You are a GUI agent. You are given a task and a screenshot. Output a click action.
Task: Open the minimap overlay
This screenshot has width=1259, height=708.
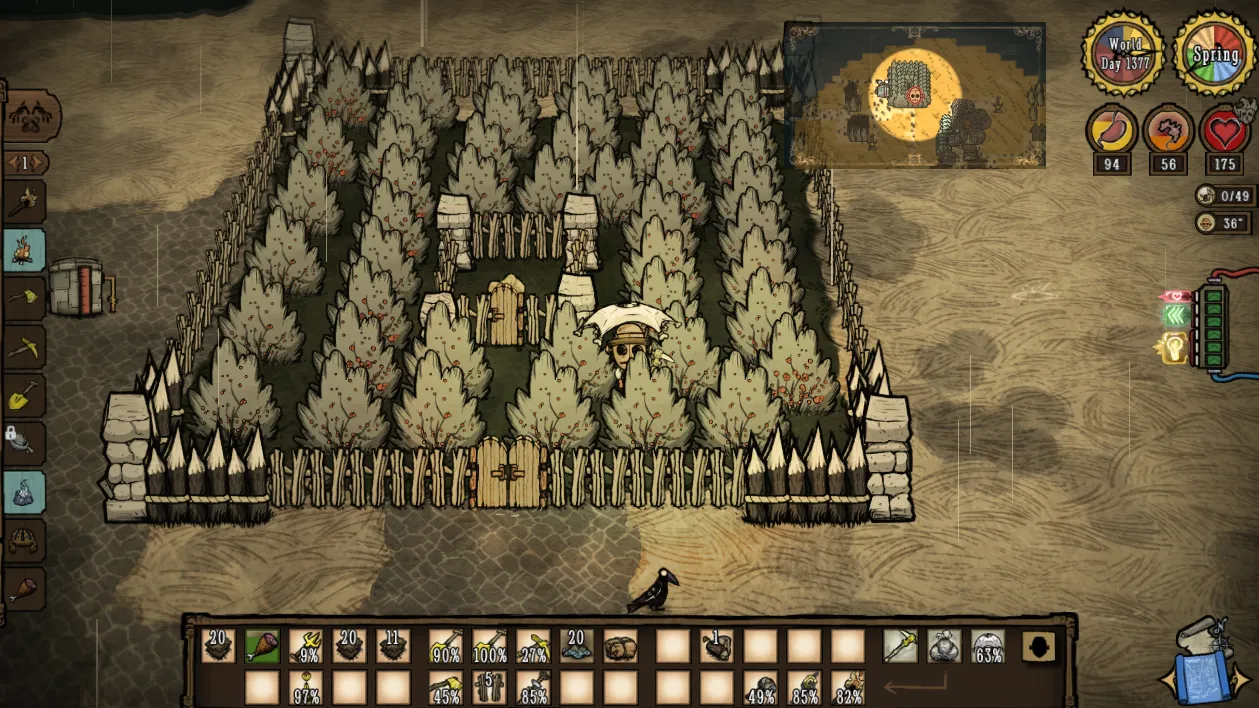coord(914,94)
